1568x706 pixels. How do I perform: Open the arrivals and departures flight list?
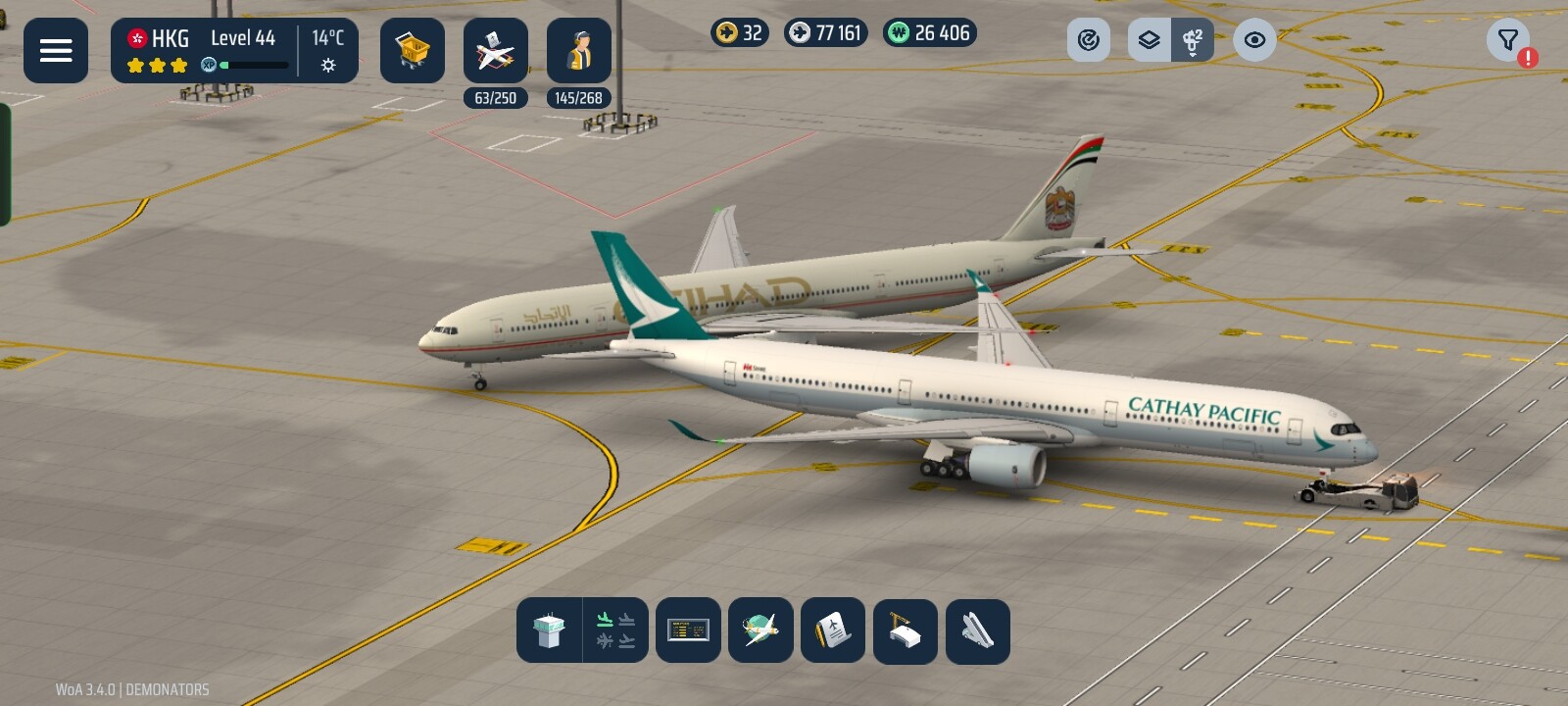pyautogui.click(x=615, y=630)
